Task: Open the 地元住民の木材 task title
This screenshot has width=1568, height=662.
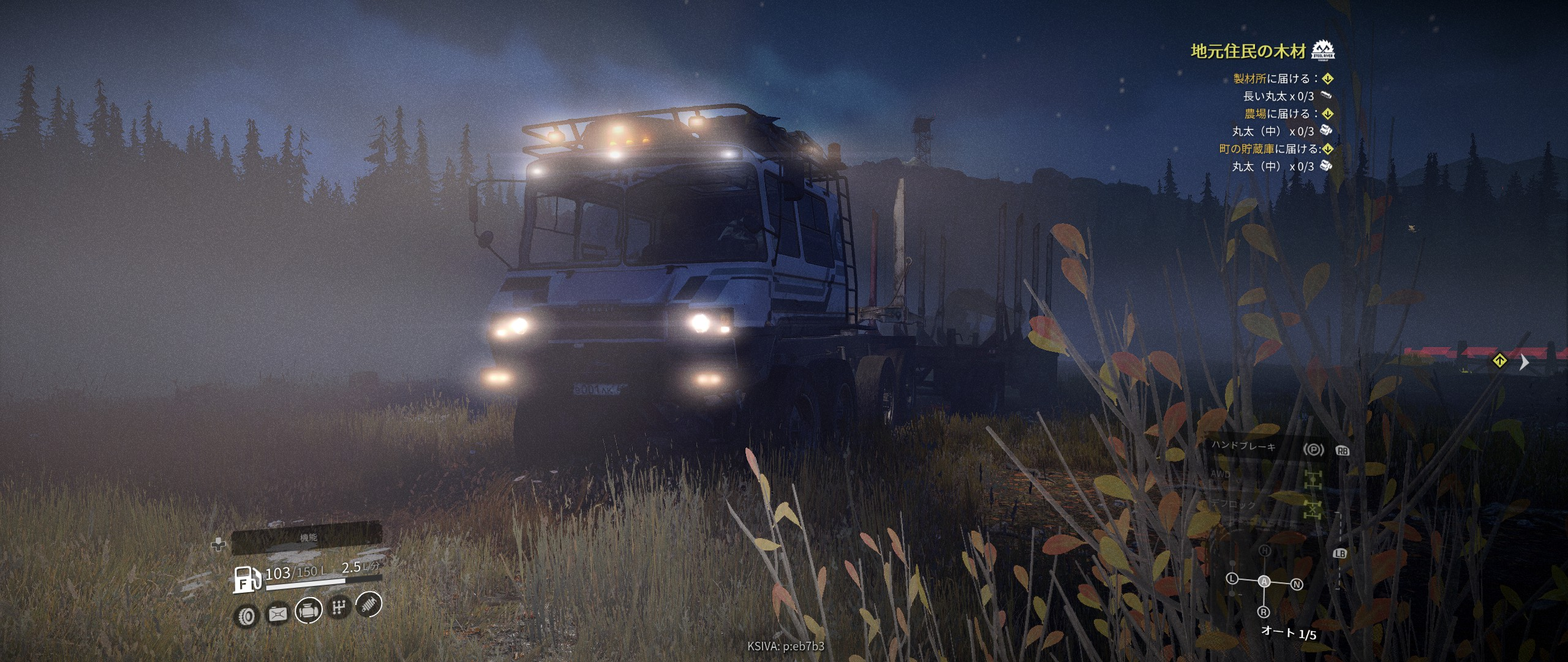Action: coord(1248,51)
